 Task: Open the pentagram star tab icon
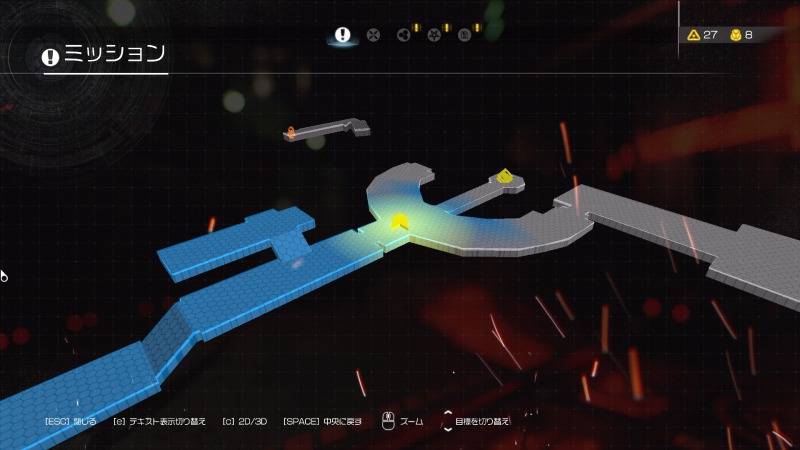pyautogui.click(x=434, y=36)
